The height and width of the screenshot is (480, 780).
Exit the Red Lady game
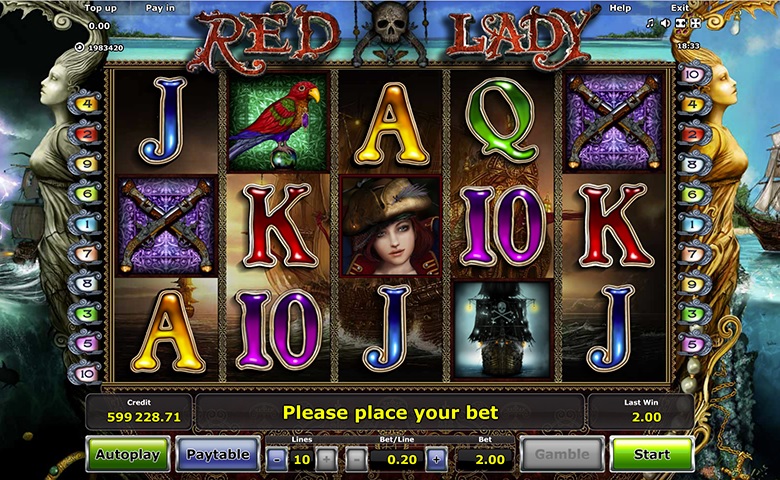679,8
